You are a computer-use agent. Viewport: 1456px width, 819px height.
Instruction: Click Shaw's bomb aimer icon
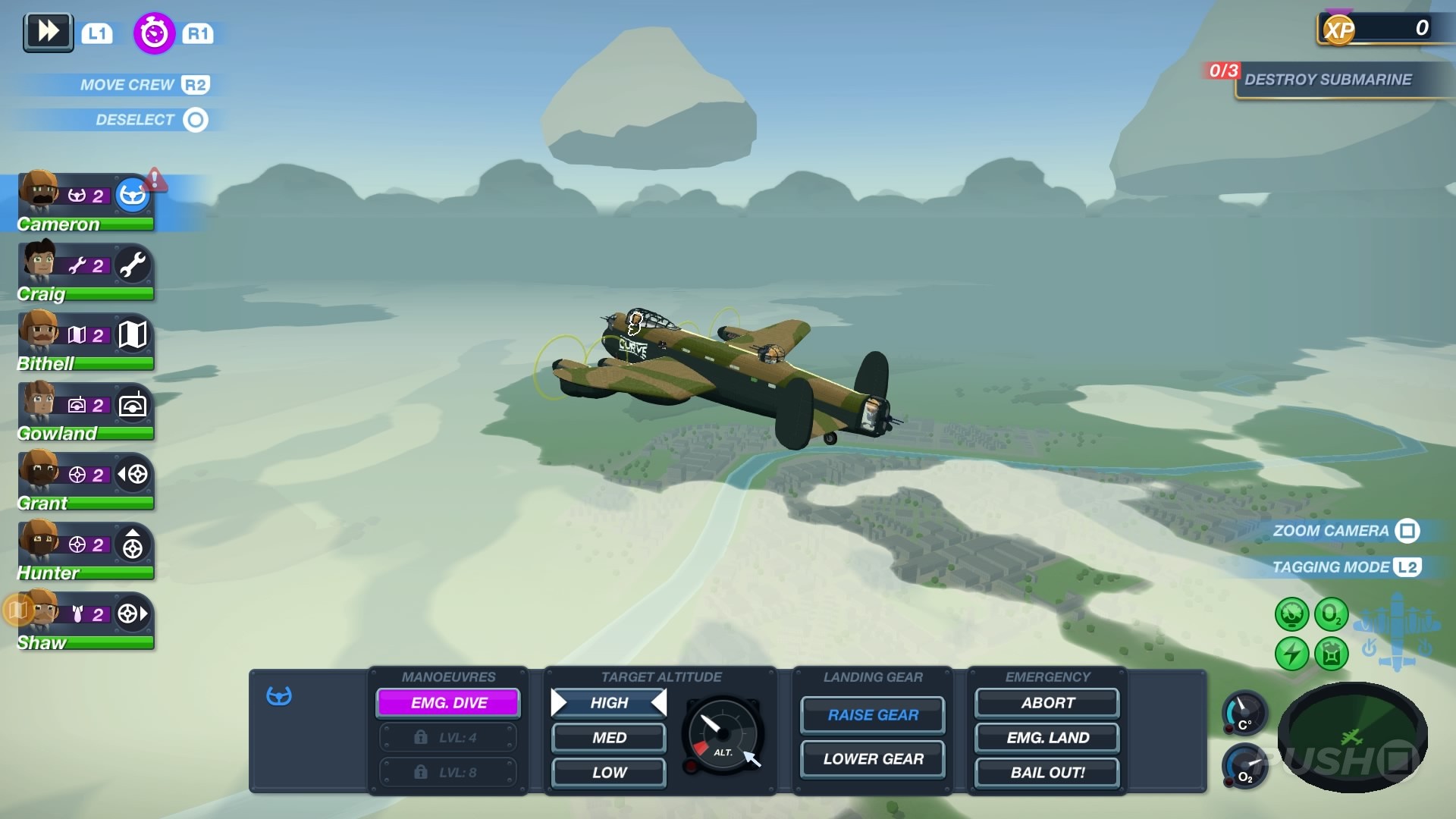pos(130,614)
